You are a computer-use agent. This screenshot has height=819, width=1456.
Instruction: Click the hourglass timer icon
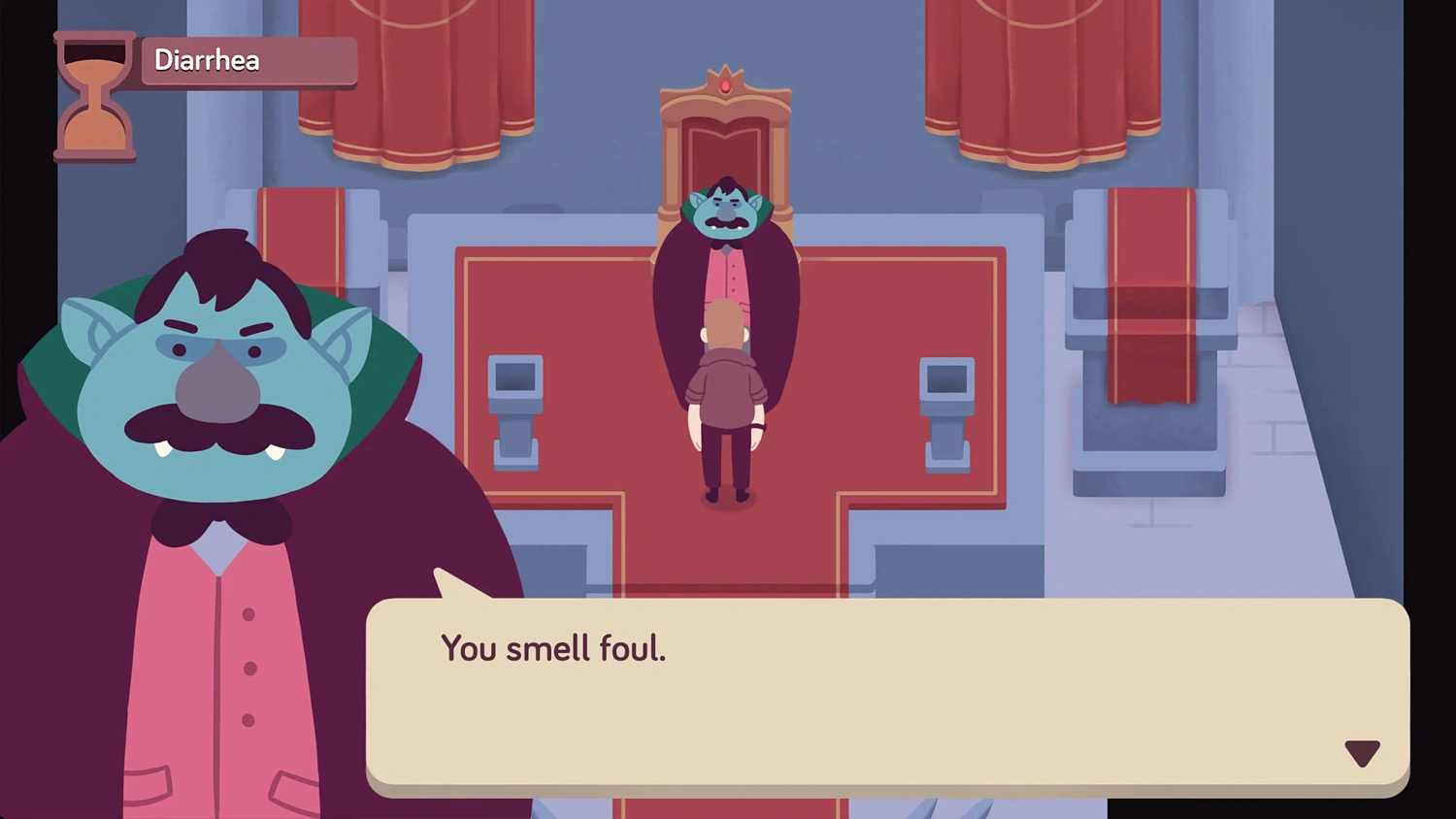[94, 97]
